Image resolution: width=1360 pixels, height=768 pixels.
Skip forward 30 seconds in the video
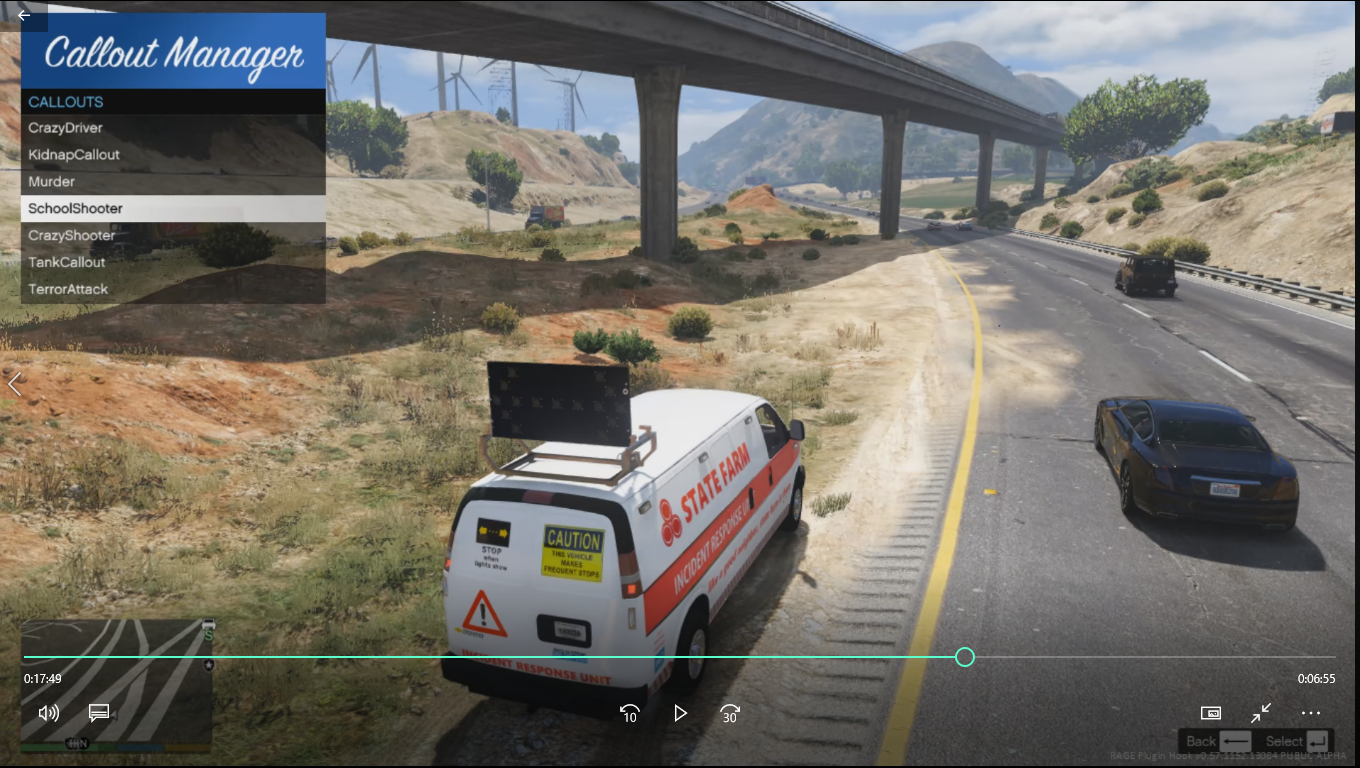coord(730,713)
